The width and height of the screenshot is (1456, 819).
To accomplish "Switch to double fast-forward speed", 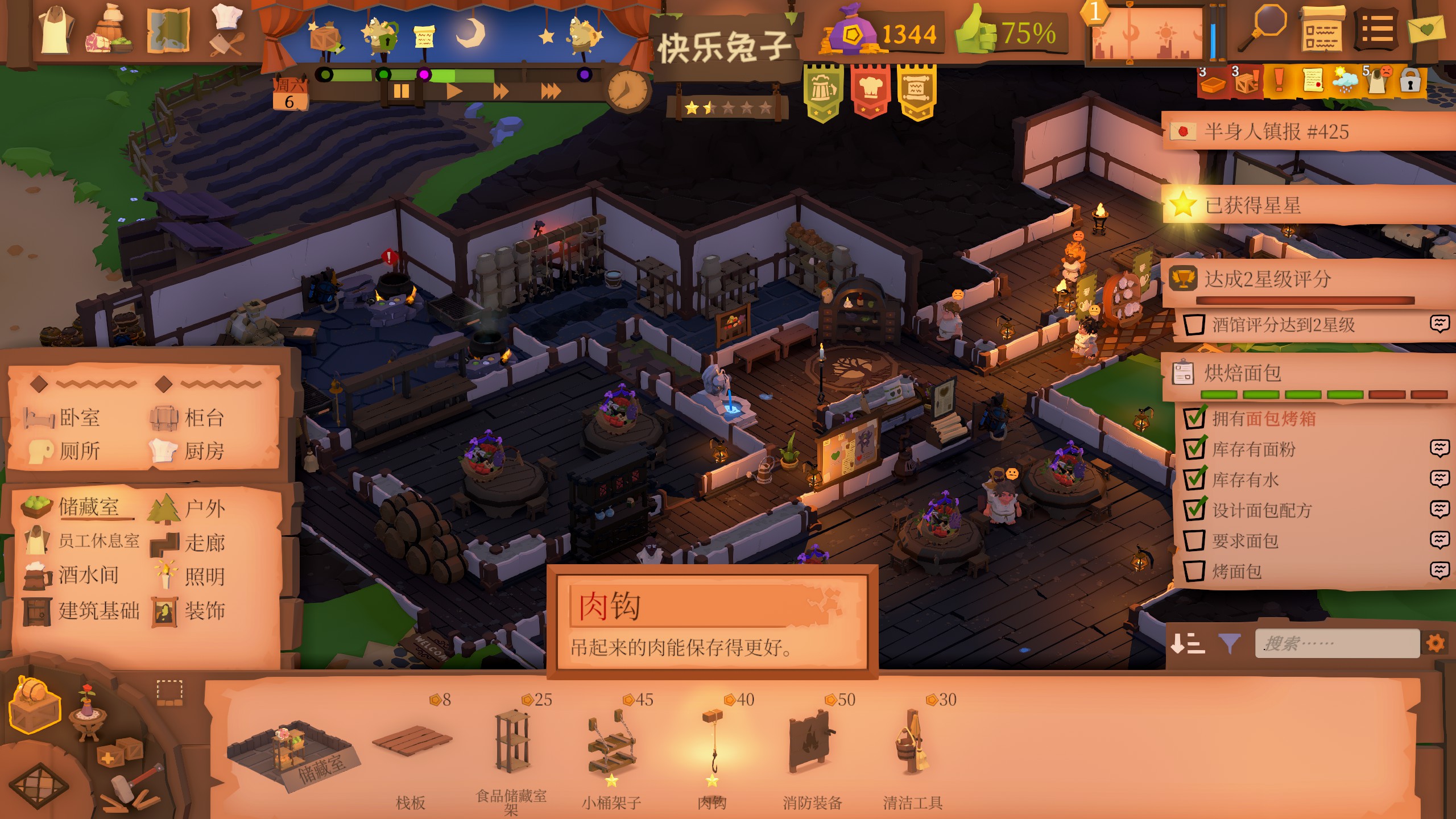I will point(500,91).
